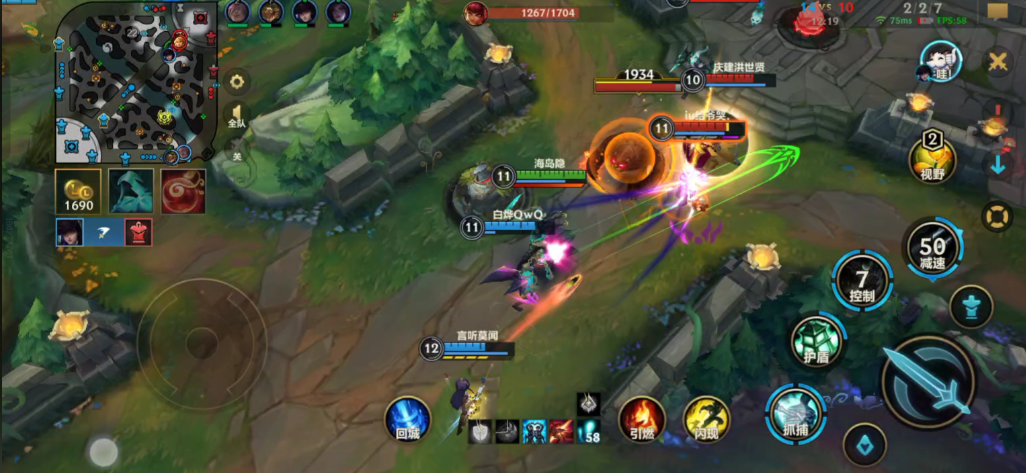
Task: Place a ward with the 视野 button
Action: click(x=932, y=160)
